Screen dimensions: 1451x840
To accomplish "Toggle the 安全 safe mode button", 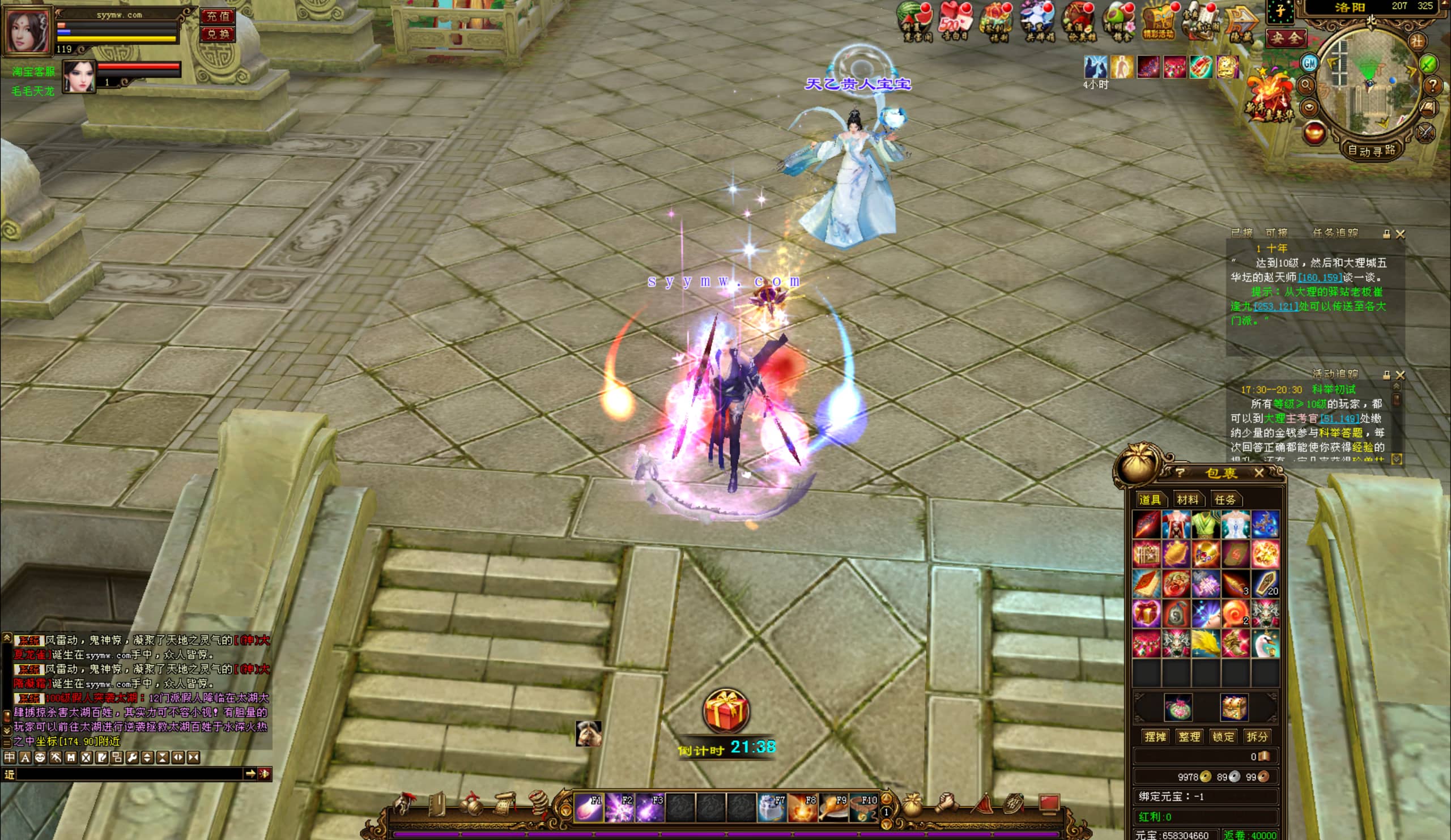I will 1286,39.
